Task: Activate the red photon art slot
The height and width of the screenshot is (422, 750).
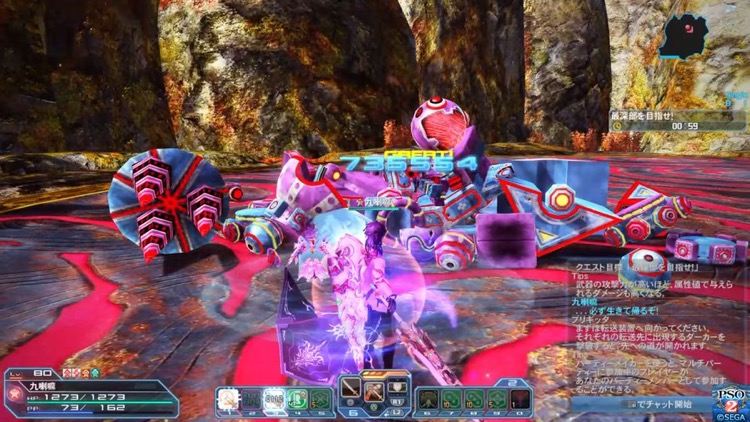Action: click(373, 390)
